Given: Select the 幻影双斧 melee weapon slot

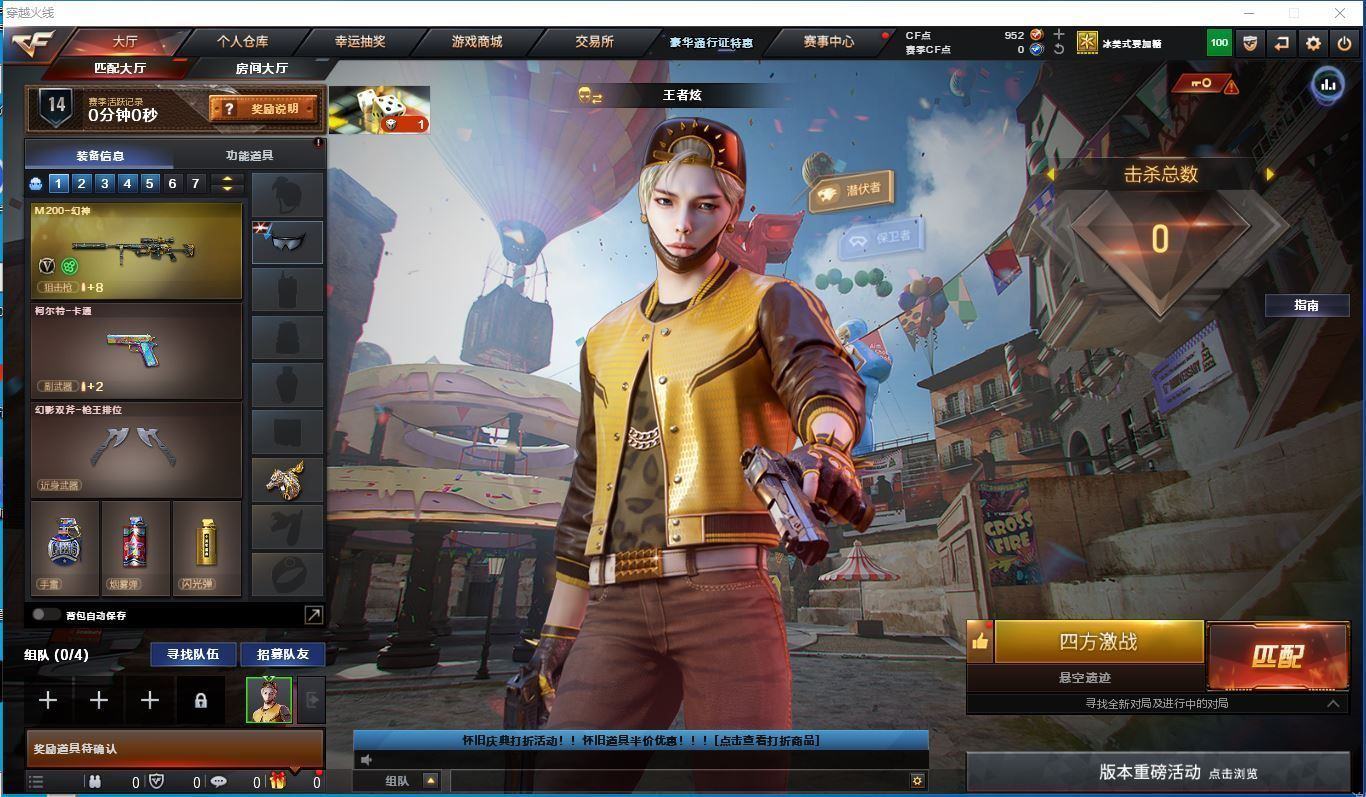Looking at the screenshot, I should [x=136, y=449].
